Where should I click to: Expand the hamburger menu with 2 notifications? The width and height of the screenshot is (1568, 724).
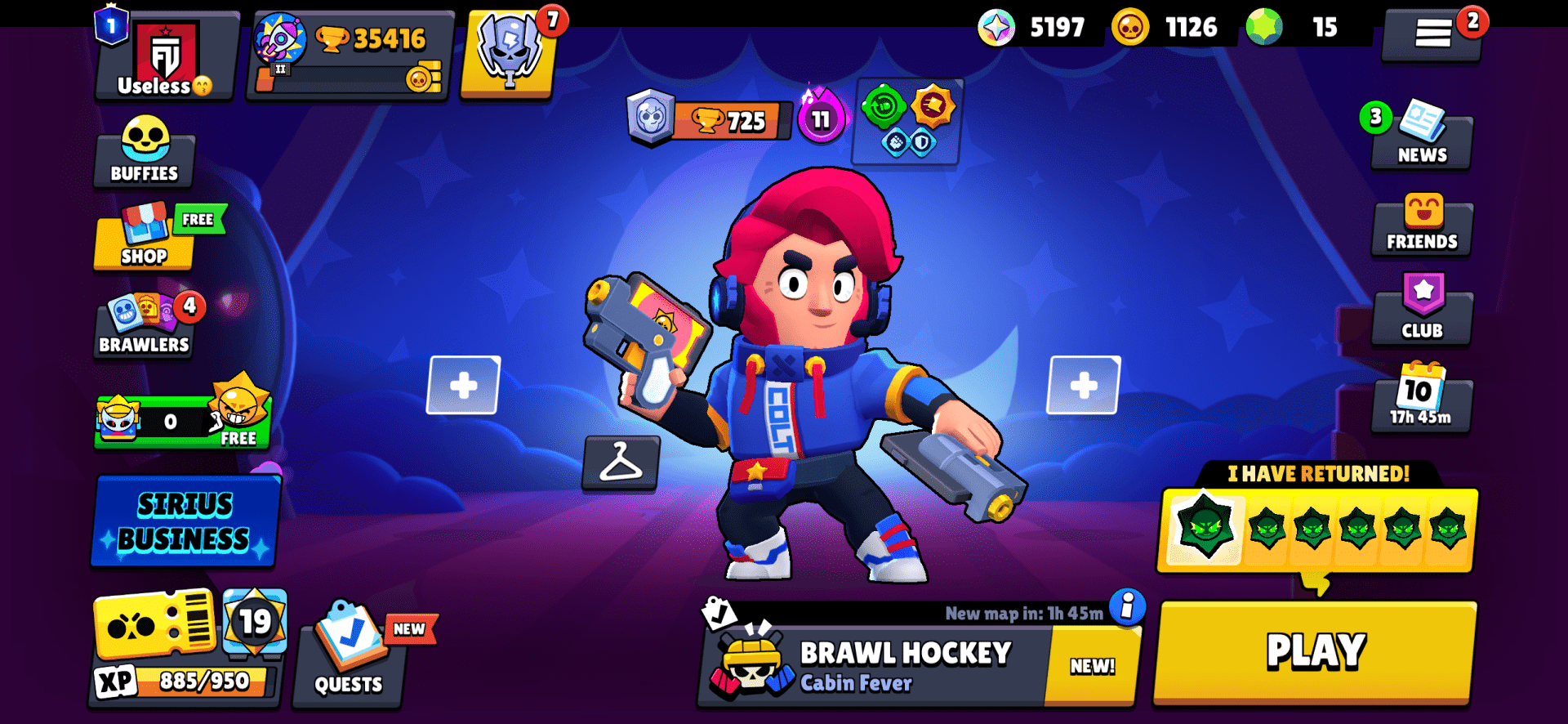coord(1434,34)
